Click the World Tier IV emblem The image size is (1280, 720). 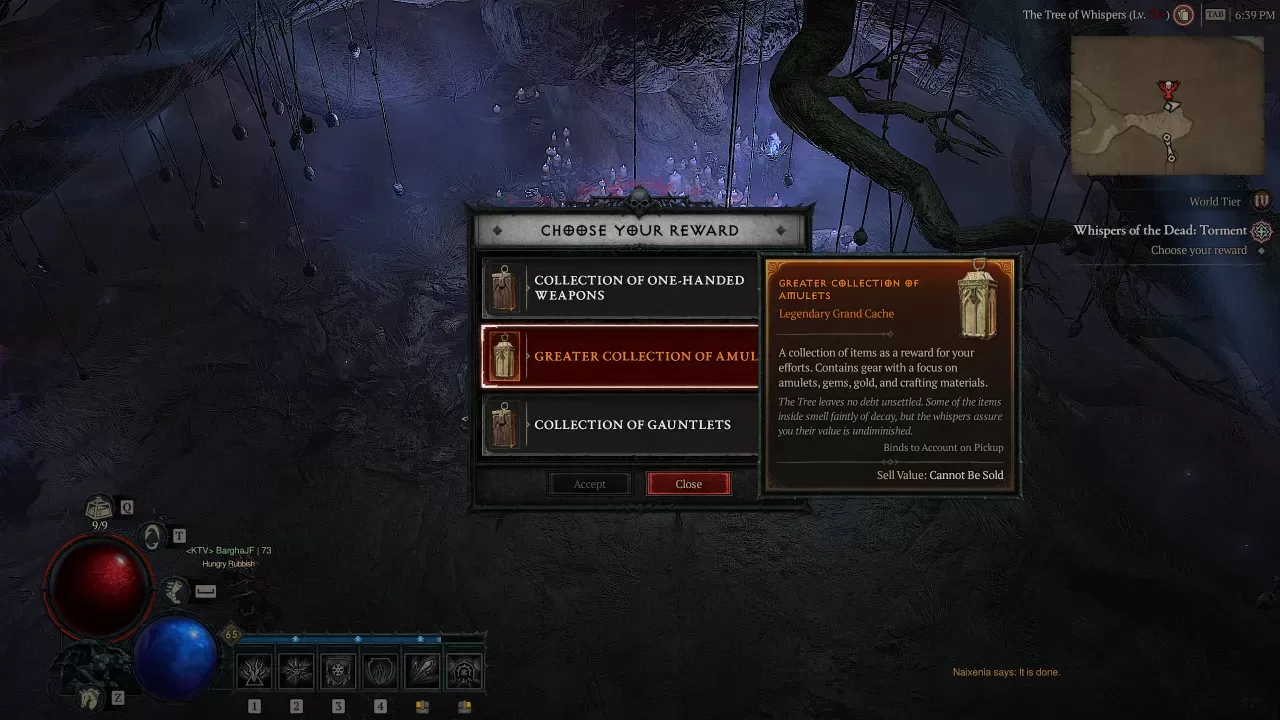(x=1261, y=200)
